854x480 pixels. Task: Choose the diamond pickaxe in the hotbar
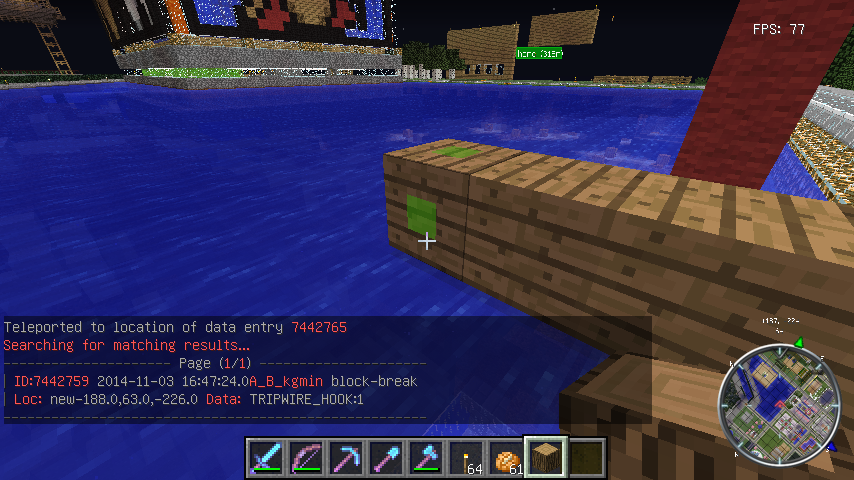(345, 457)
